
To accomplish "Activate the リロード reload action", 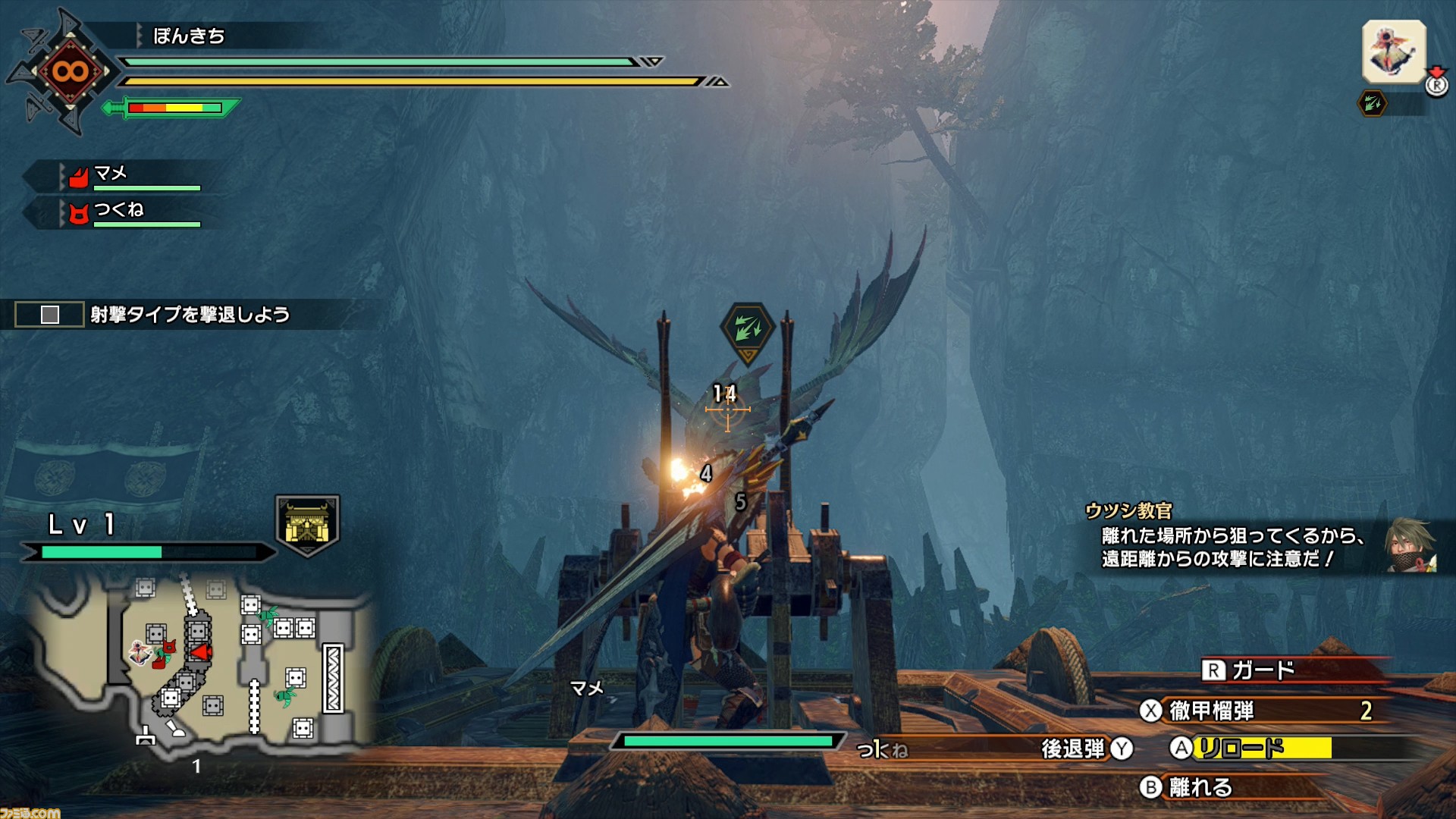I will [x=1241, y=748].
